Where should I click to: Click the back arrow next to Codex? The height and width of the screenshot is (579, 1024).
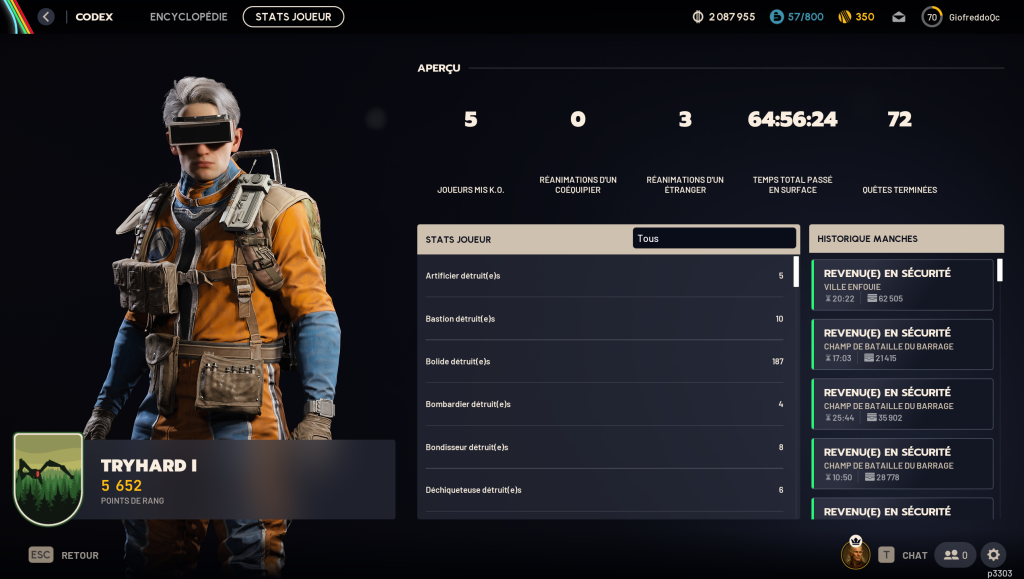(x=46, y=17)
